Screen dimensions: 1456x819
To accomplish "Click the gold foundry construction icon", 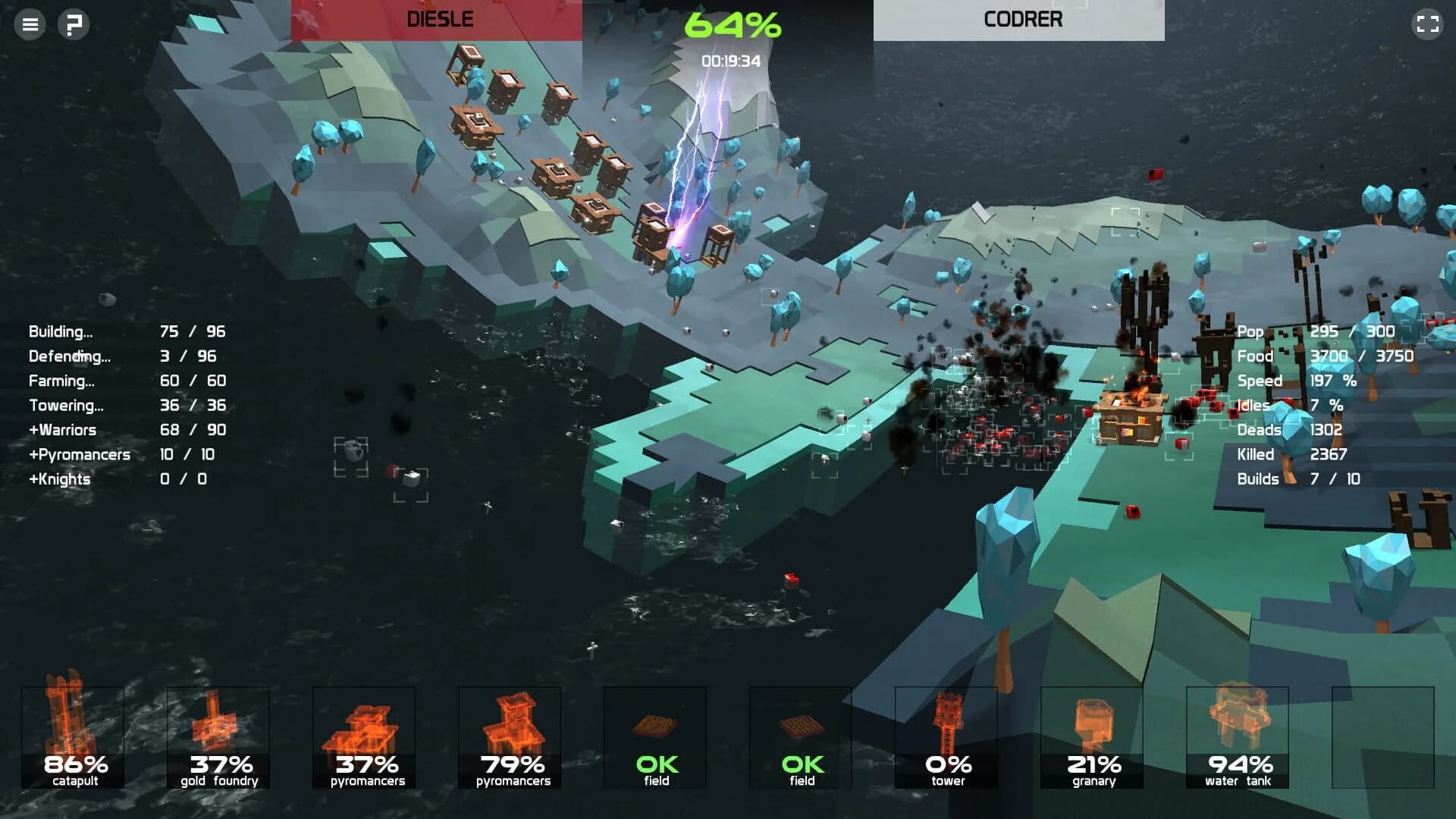I will click(218, 736).
